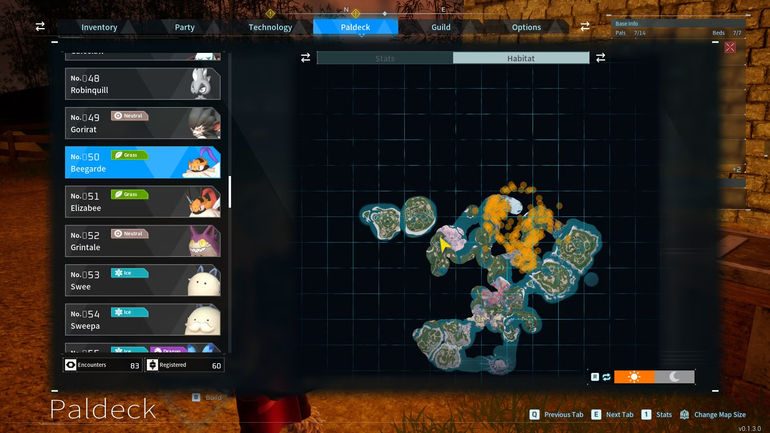Viewport: 770px width, 433px height.
Task: Choose Sweepa from the Paldeck
Action: coord(142,319)
